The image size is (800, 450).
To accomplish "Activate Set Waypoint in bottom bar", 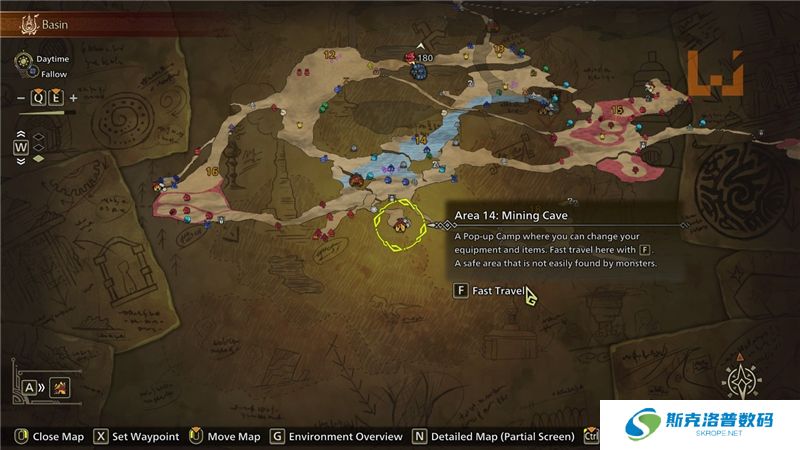I will coord(137,437).
